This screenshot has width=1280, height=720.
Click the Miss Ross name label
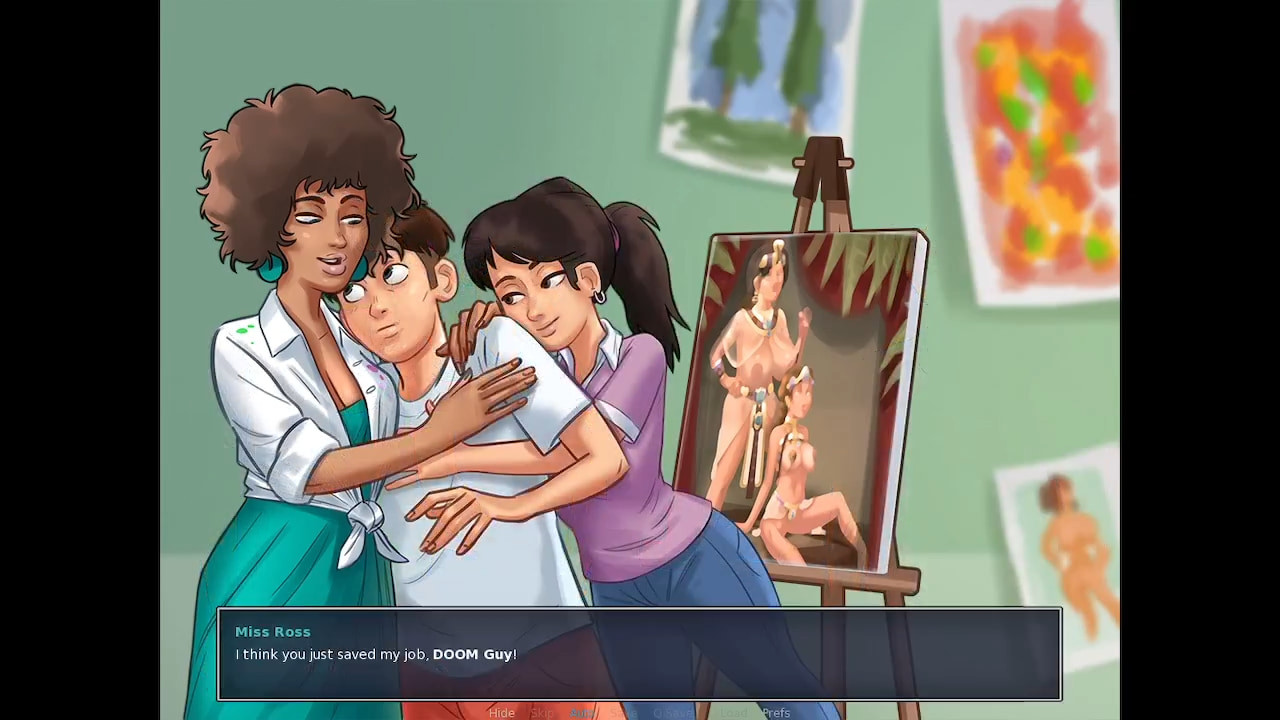click(272, 631)
